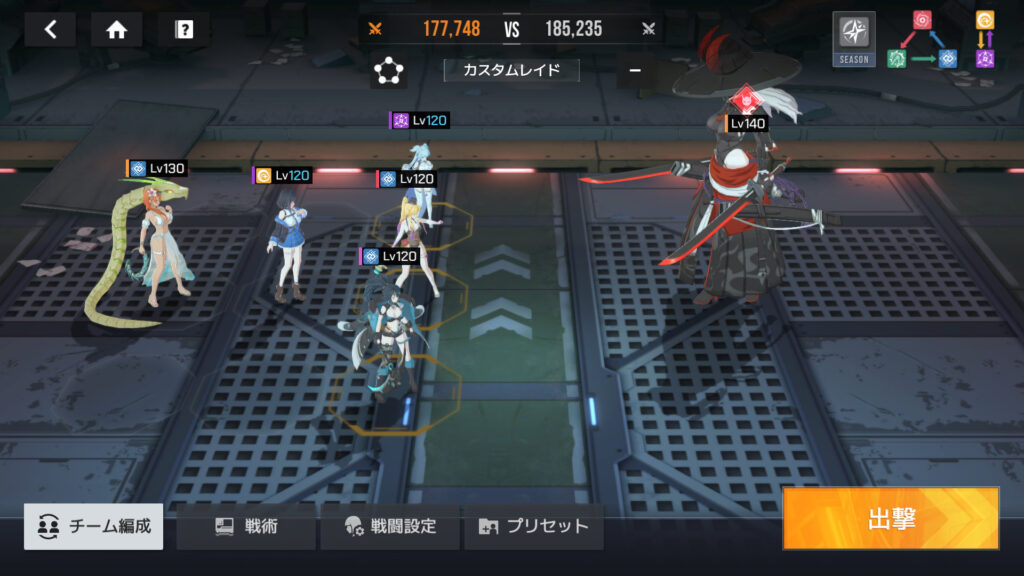
Task: Start the battle with 出撃
Action: (x=890, y=518)
